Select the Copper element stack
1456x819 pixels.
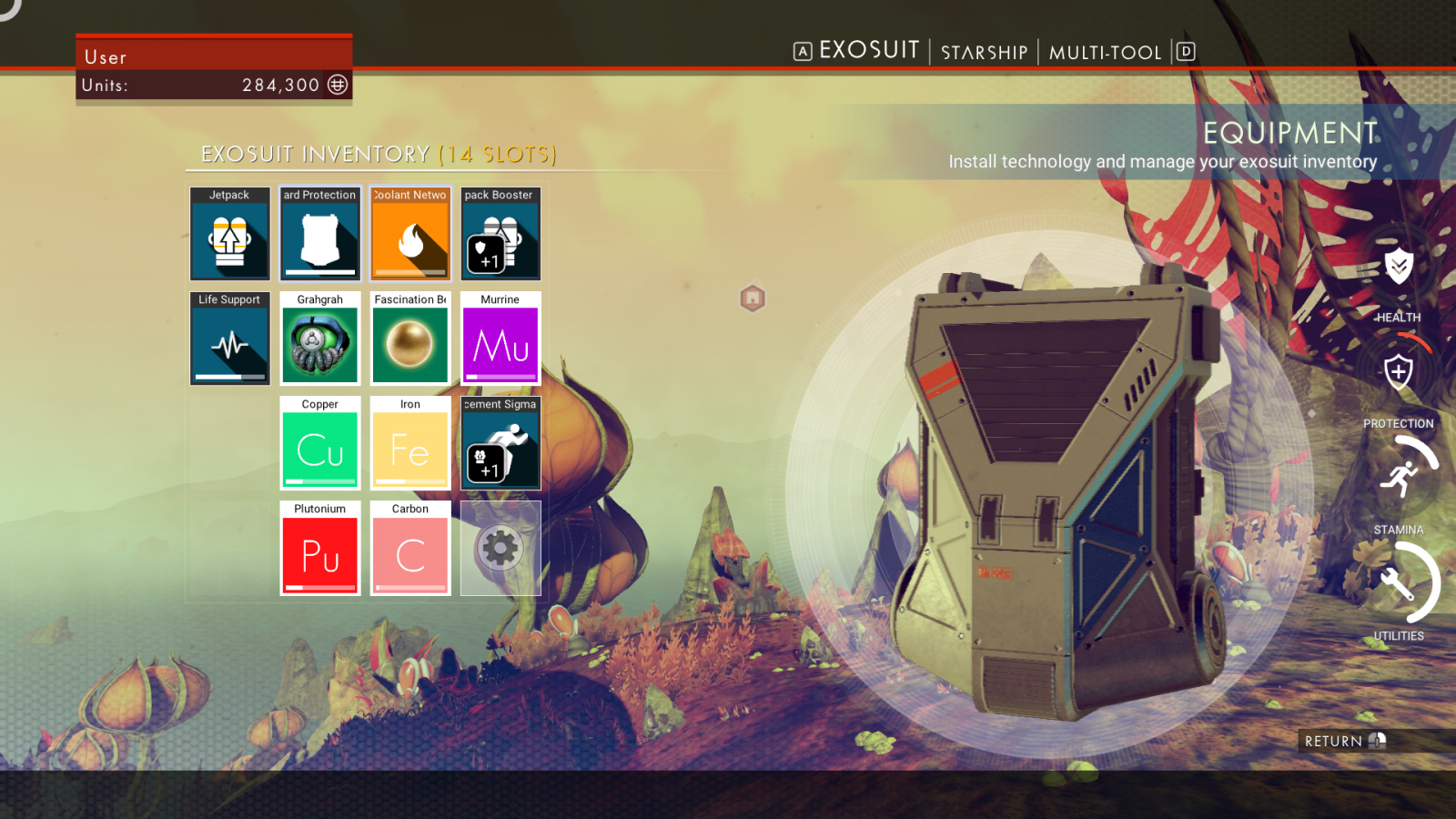319,443
